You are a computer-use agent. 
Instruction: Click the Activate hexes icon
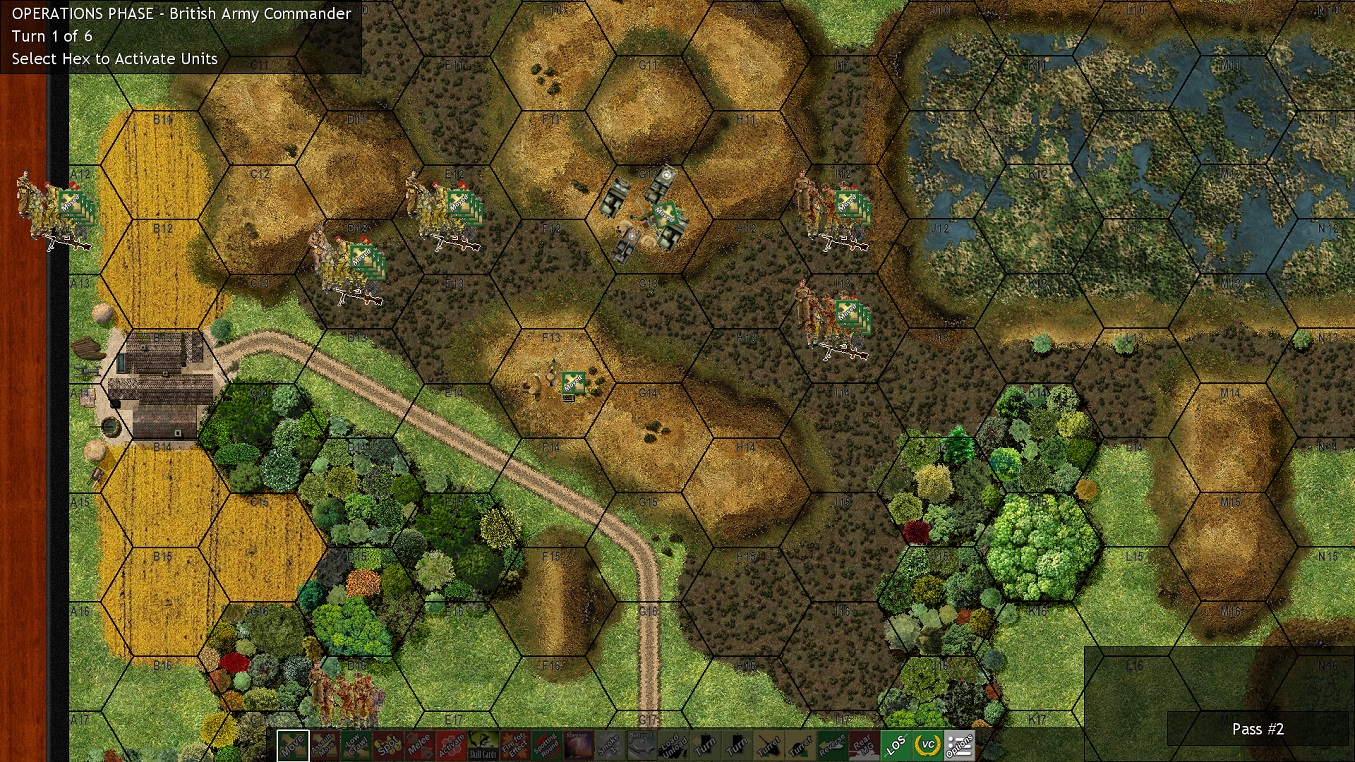(x=452, y=745)
